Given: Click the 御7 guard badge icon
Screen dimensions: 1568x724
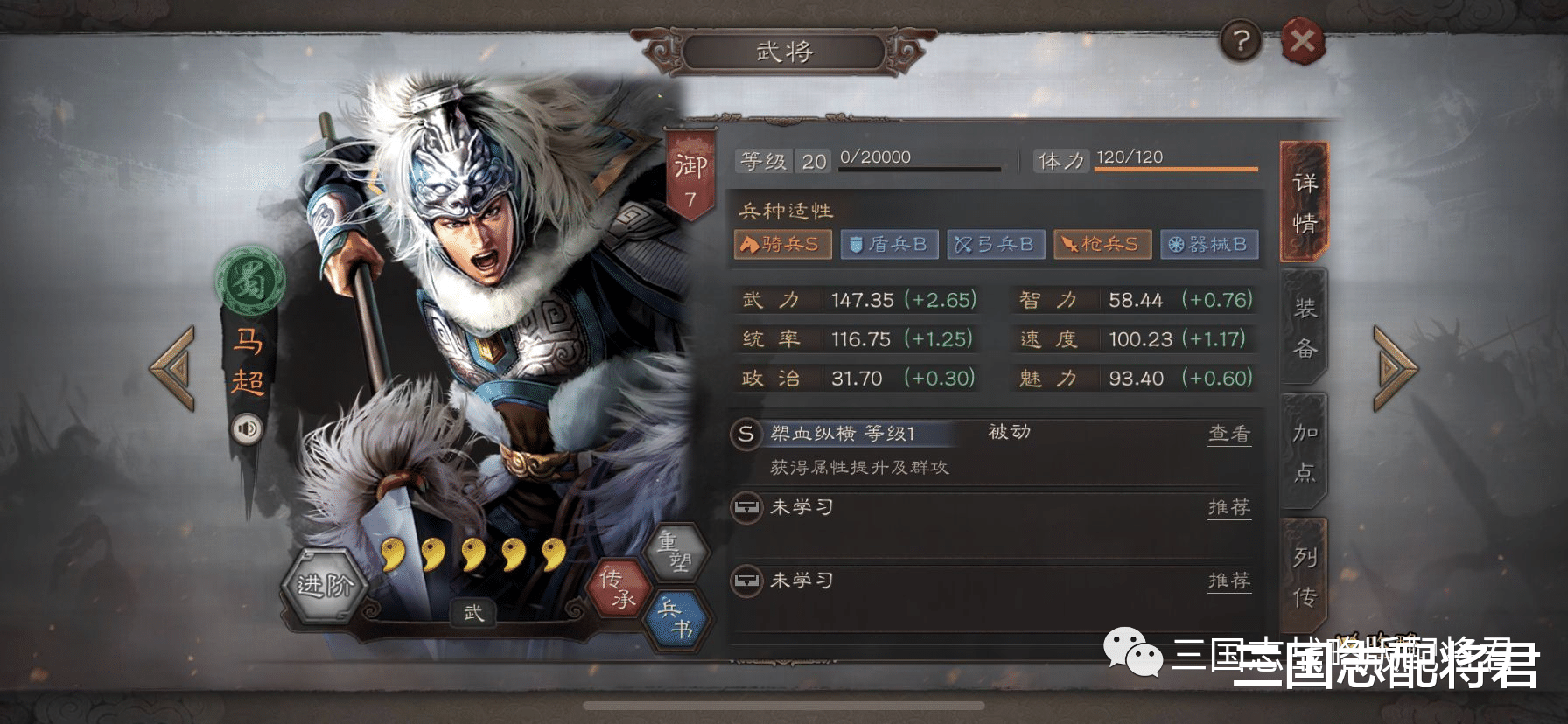Looking at the screenshot, I should 690,171.
